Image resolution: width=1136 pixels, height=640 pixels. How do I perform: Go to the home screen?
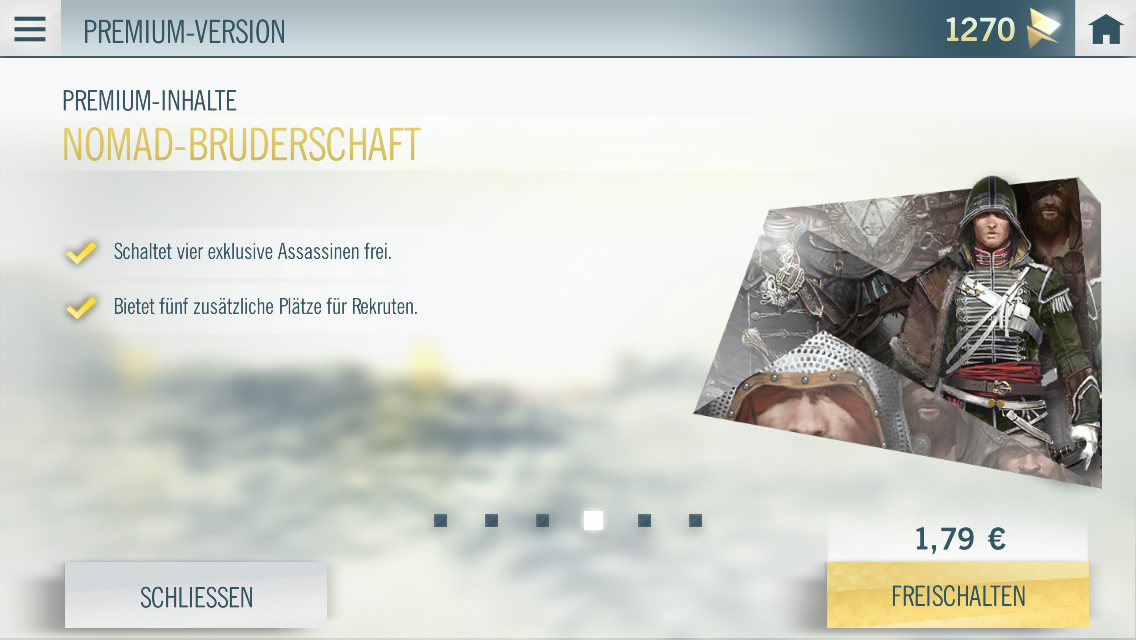coord(1105,30)
